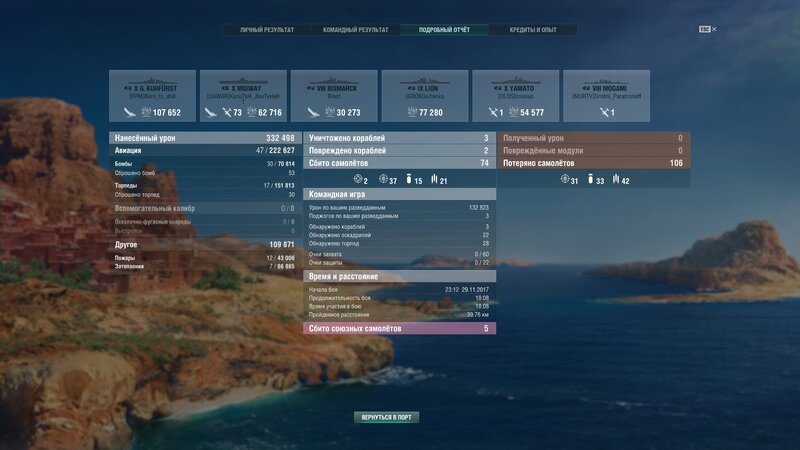Image resolution: width=800 pixels, height=450 pixels.
Task: Select the Подробный отчёт tab
Action: click(445, 30)
